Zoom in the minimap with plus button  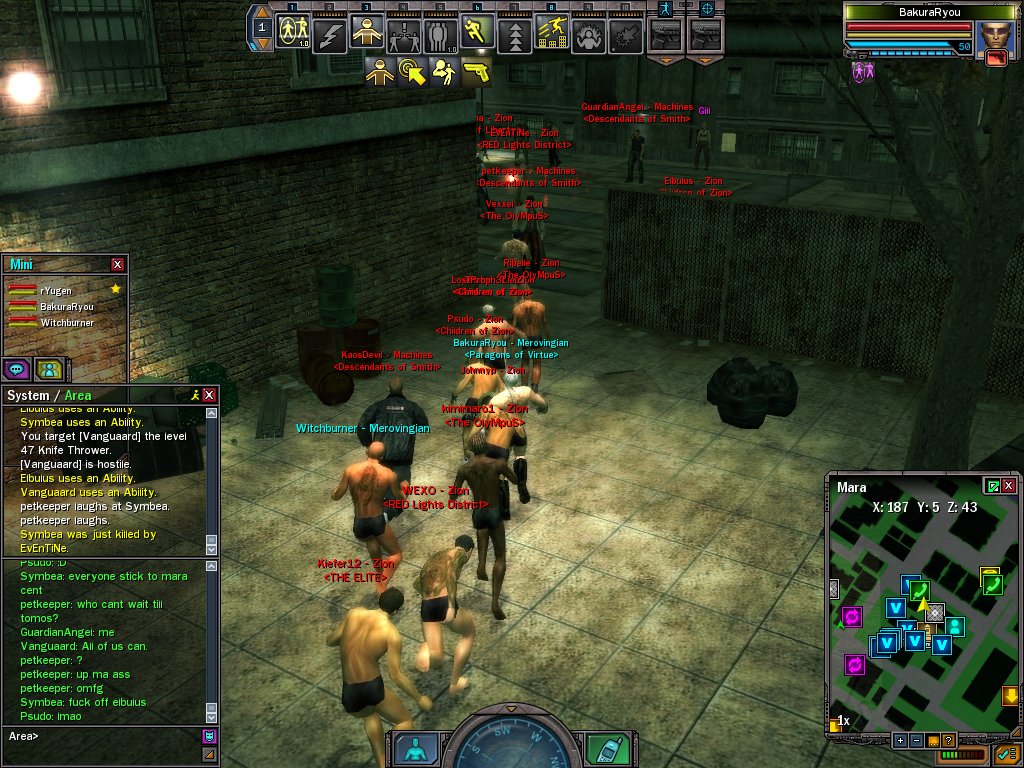point(900,740)
